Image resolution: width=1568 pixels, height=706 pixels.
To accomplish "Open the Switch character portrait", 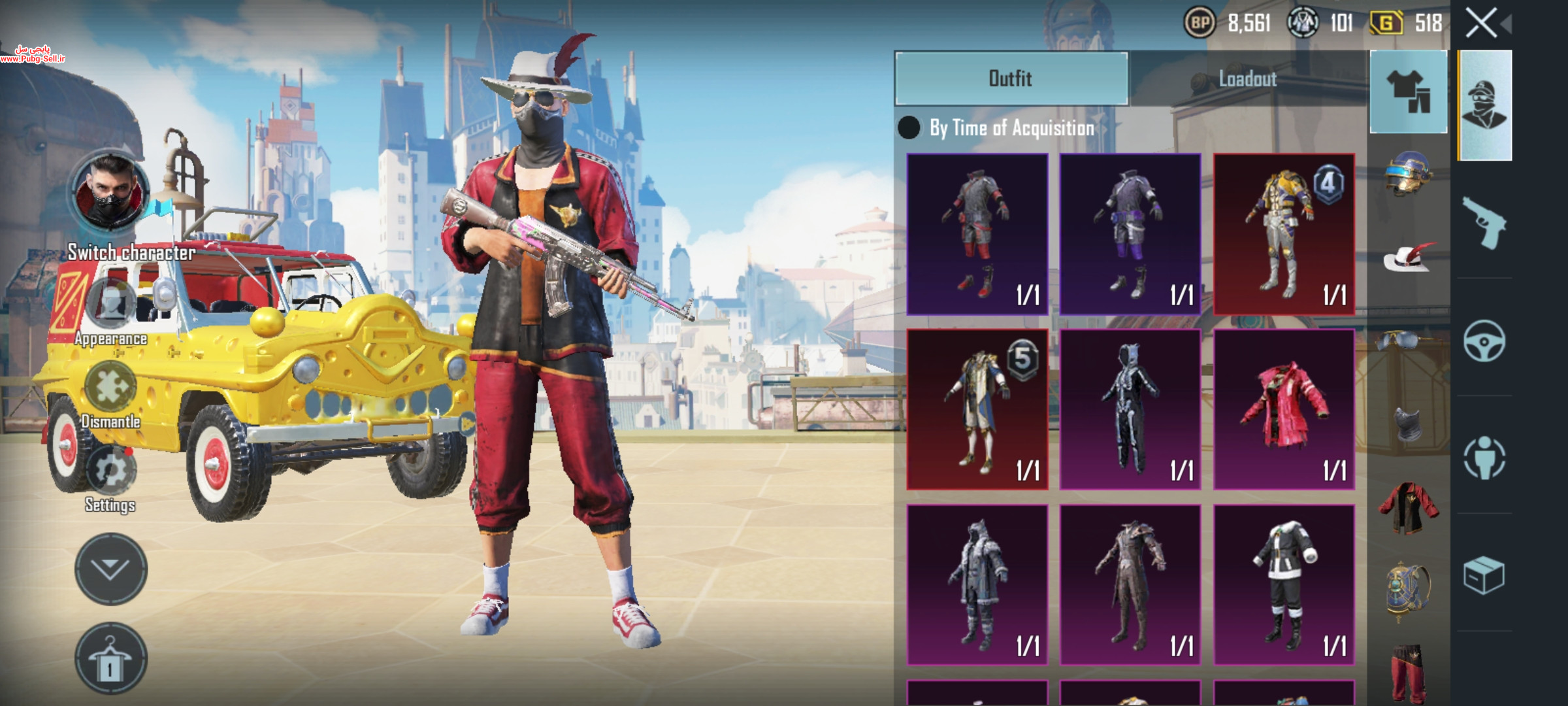I will [110, 192].
